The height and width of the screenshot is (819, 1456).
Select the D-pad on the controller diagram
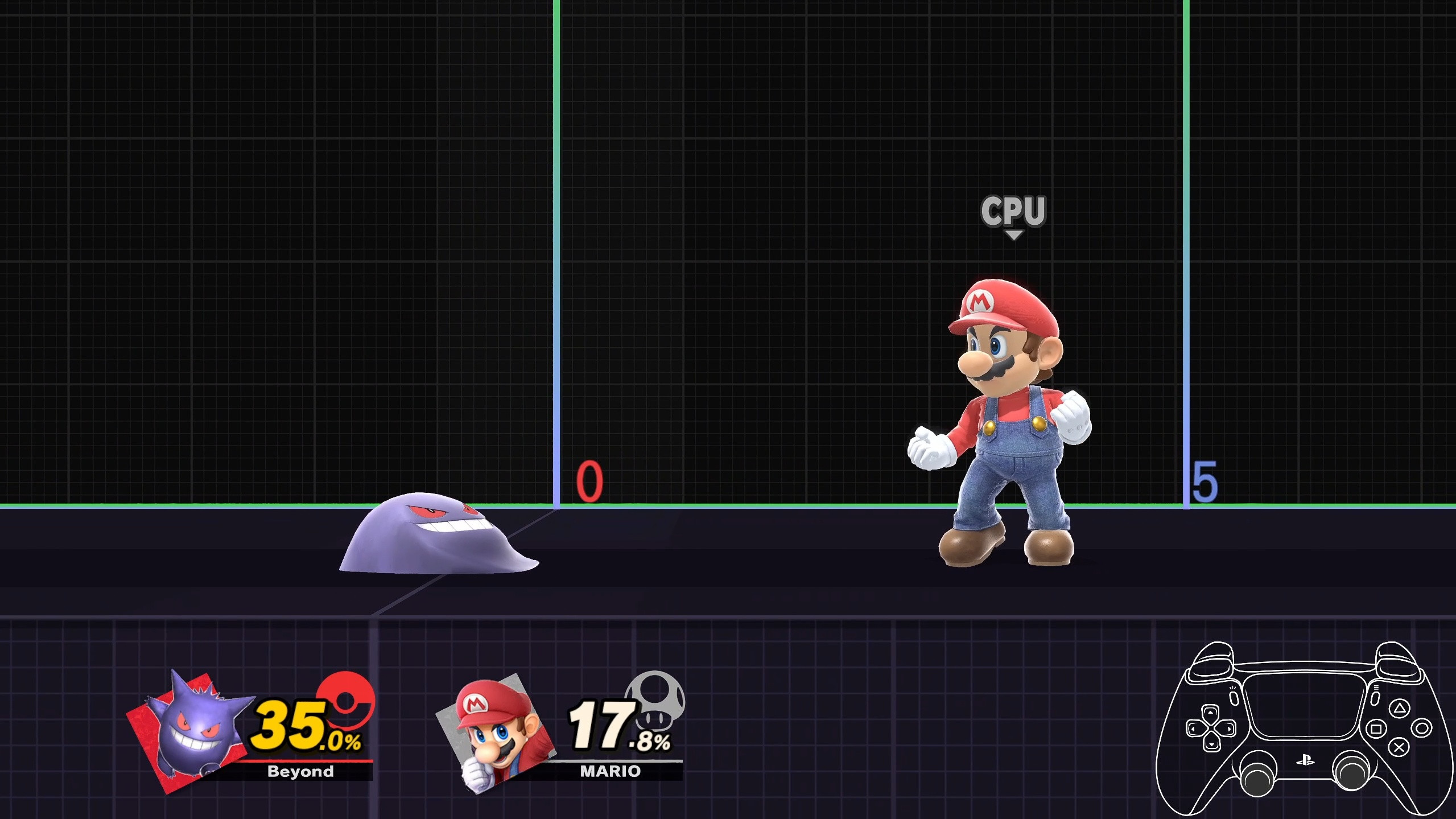click(1210, 729)
